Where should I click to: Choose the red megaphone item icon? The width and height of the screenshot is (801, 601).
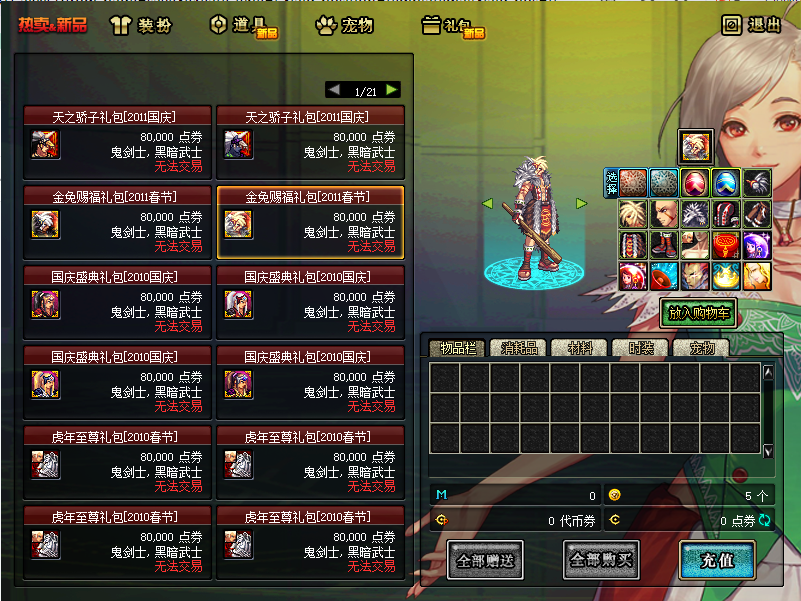[665, 275]
